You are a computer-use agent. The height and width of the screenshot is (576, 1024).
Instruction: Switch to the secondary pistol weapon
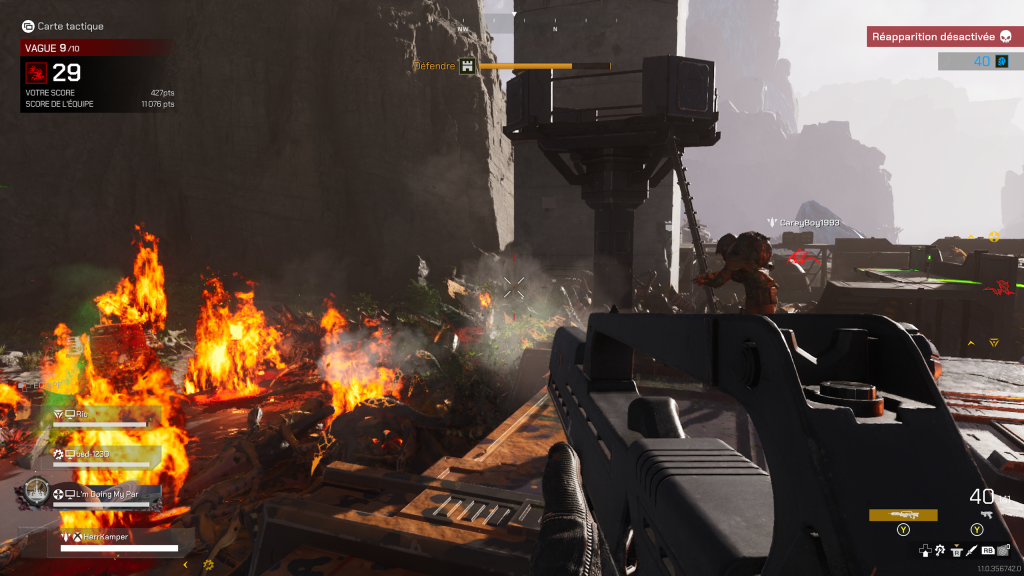click(x=986, y=515)
